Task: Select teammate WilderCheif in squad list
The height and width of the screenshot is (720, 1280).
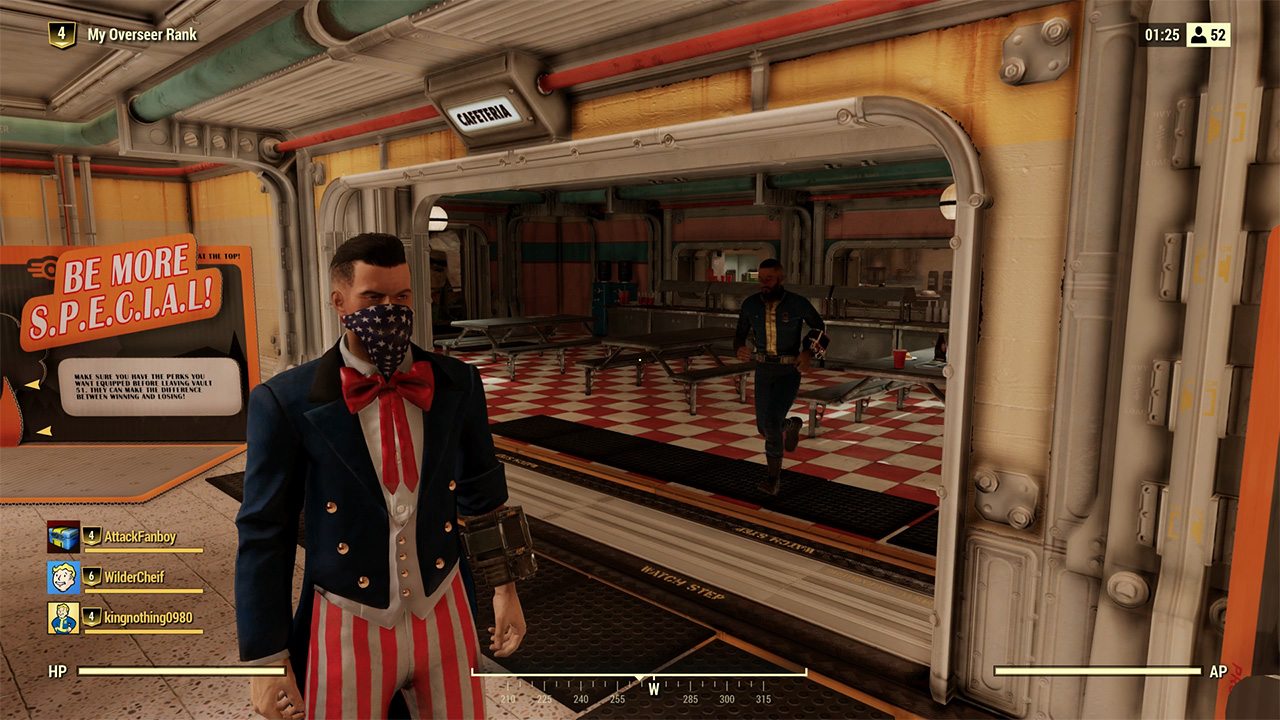Action: pos(133,577)
